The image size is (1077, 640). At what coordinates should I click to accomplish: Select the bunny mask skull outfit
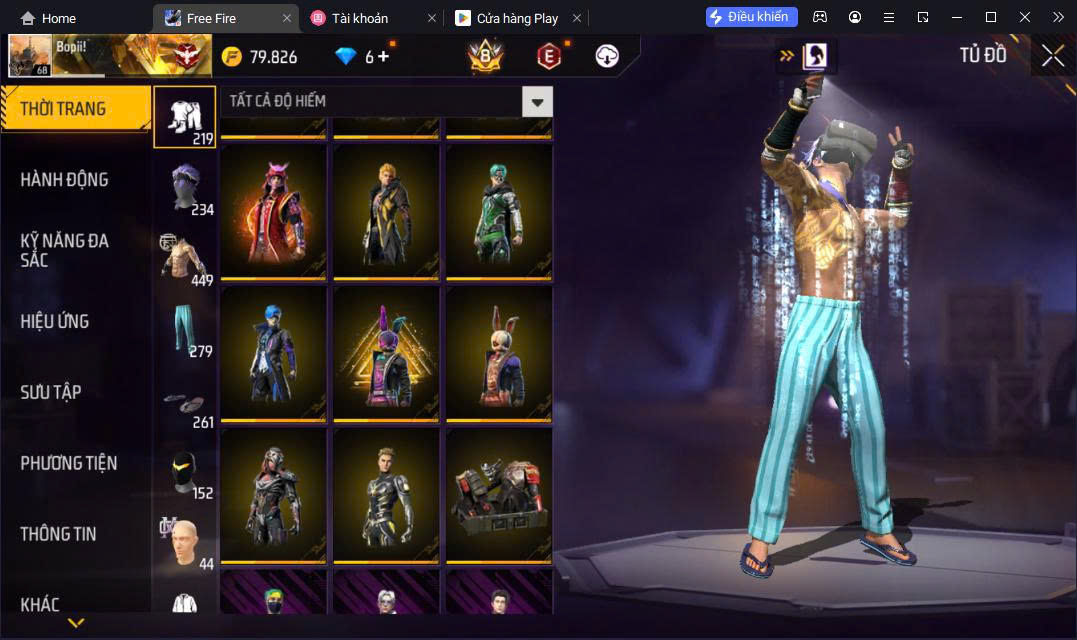coord(499,353)
